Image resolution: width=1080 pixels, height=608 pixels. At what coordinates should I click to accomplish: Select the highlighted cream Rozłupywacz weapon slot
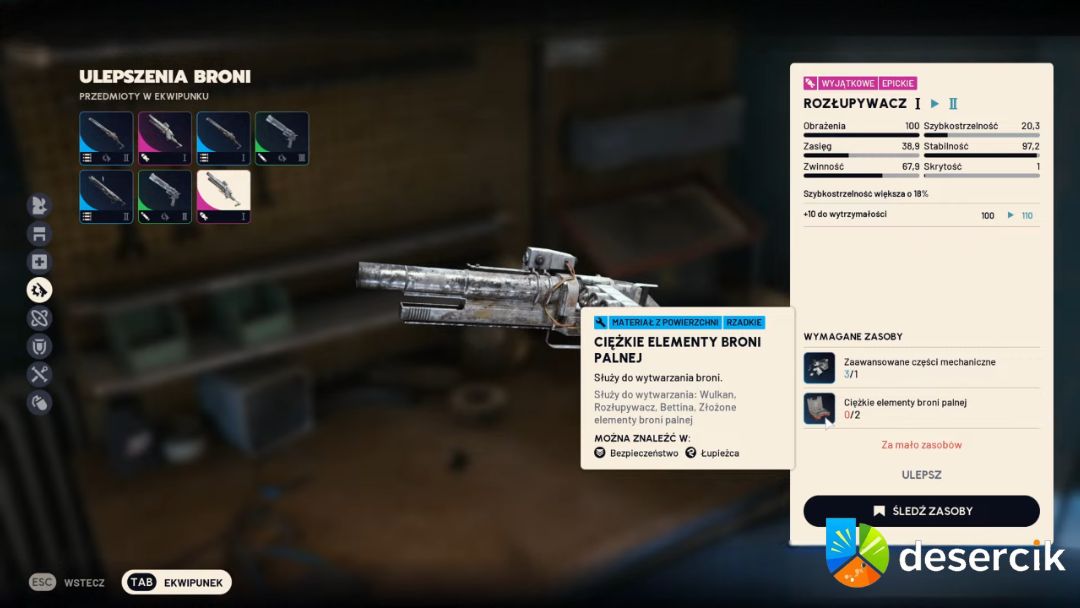[x=224, y=196]
